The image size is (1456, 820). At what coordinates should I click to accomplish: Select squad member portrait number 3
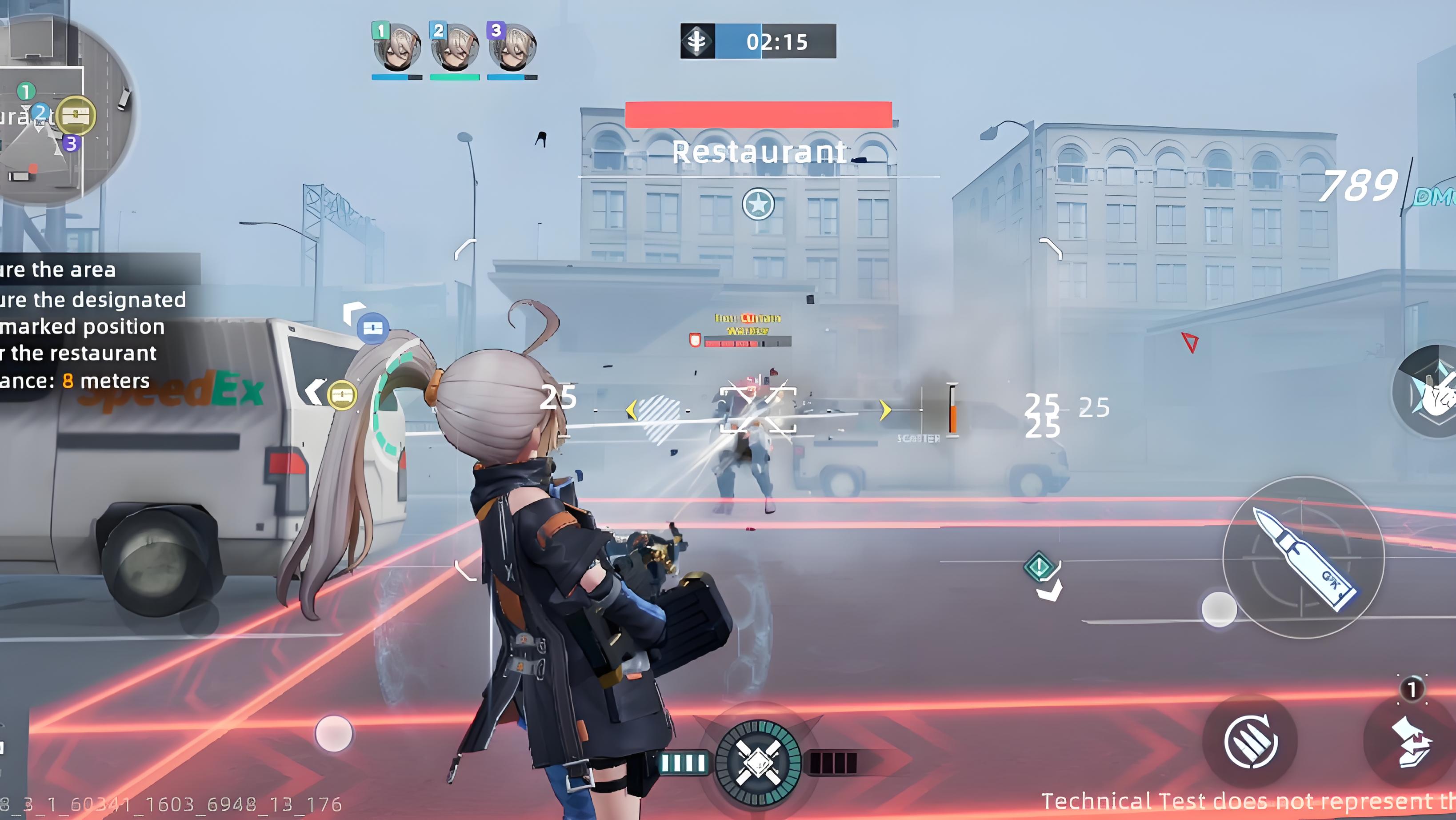tap(512, 48)
